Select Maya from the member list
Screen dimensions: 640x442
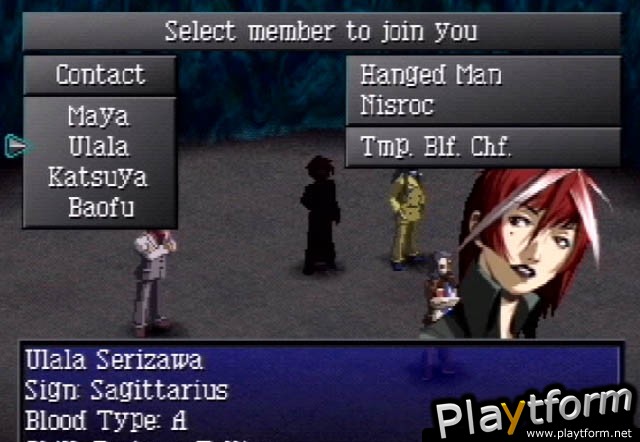click(98, 116)
